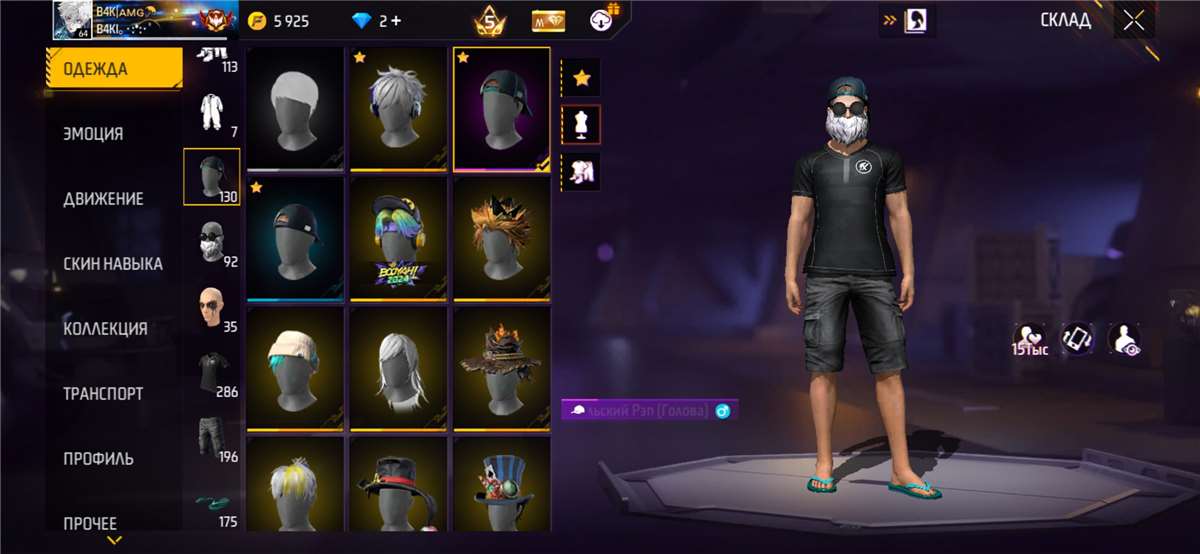
Task: Select the white jumpsuit outfit subcategory
Action: point(211,112)
